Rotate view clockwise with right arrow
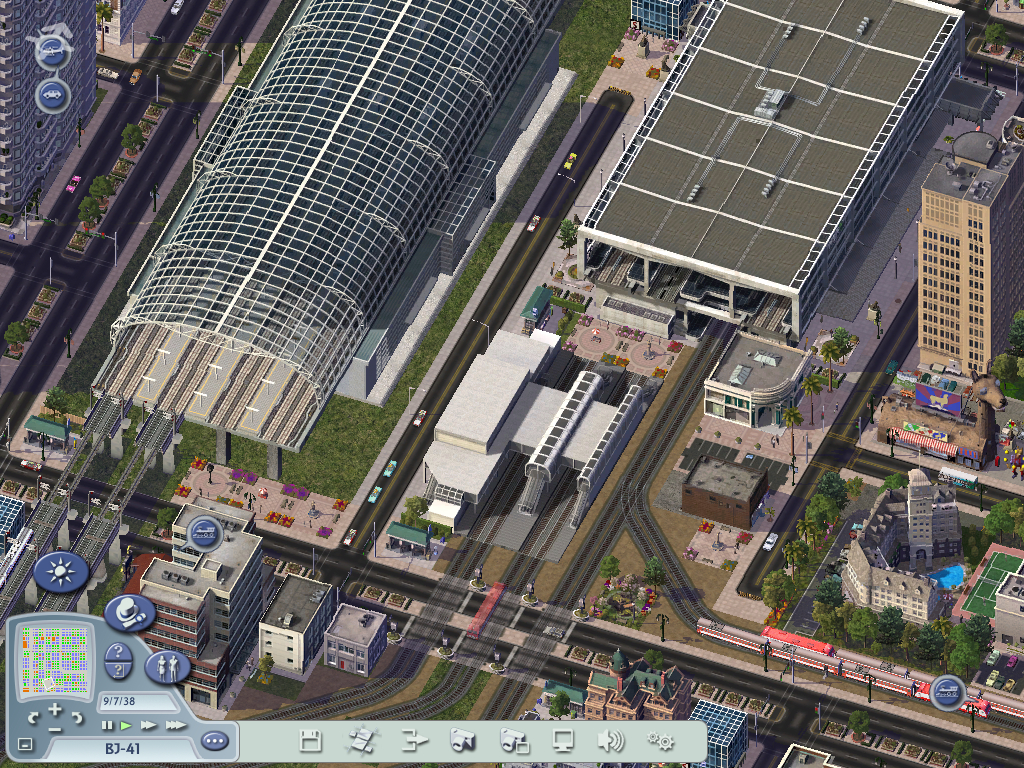Image resolution: width=1024 pixels, height=768 pixels. click(76, 716)
